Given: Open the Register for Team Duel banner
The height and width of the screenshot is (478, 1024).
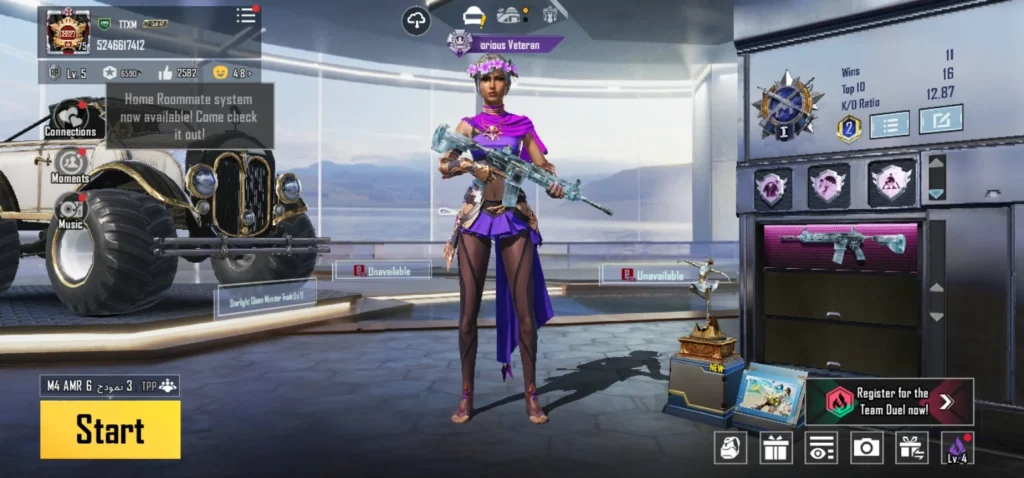Looking at the screenshot, I should click(890, 401).
